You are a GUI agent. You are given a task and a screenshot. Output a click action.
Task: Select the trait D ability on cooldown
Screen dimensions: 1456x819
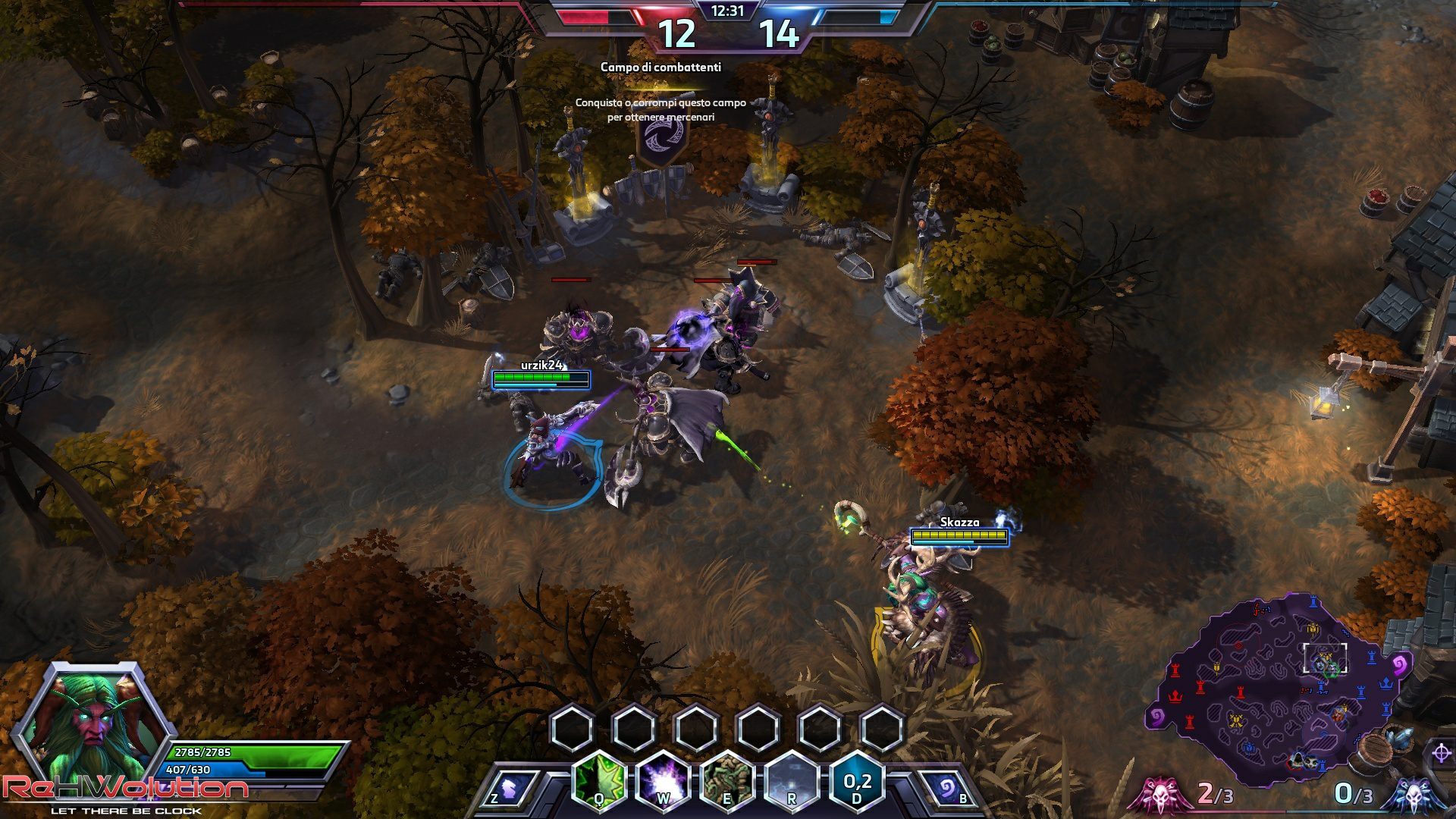(857, 780)
